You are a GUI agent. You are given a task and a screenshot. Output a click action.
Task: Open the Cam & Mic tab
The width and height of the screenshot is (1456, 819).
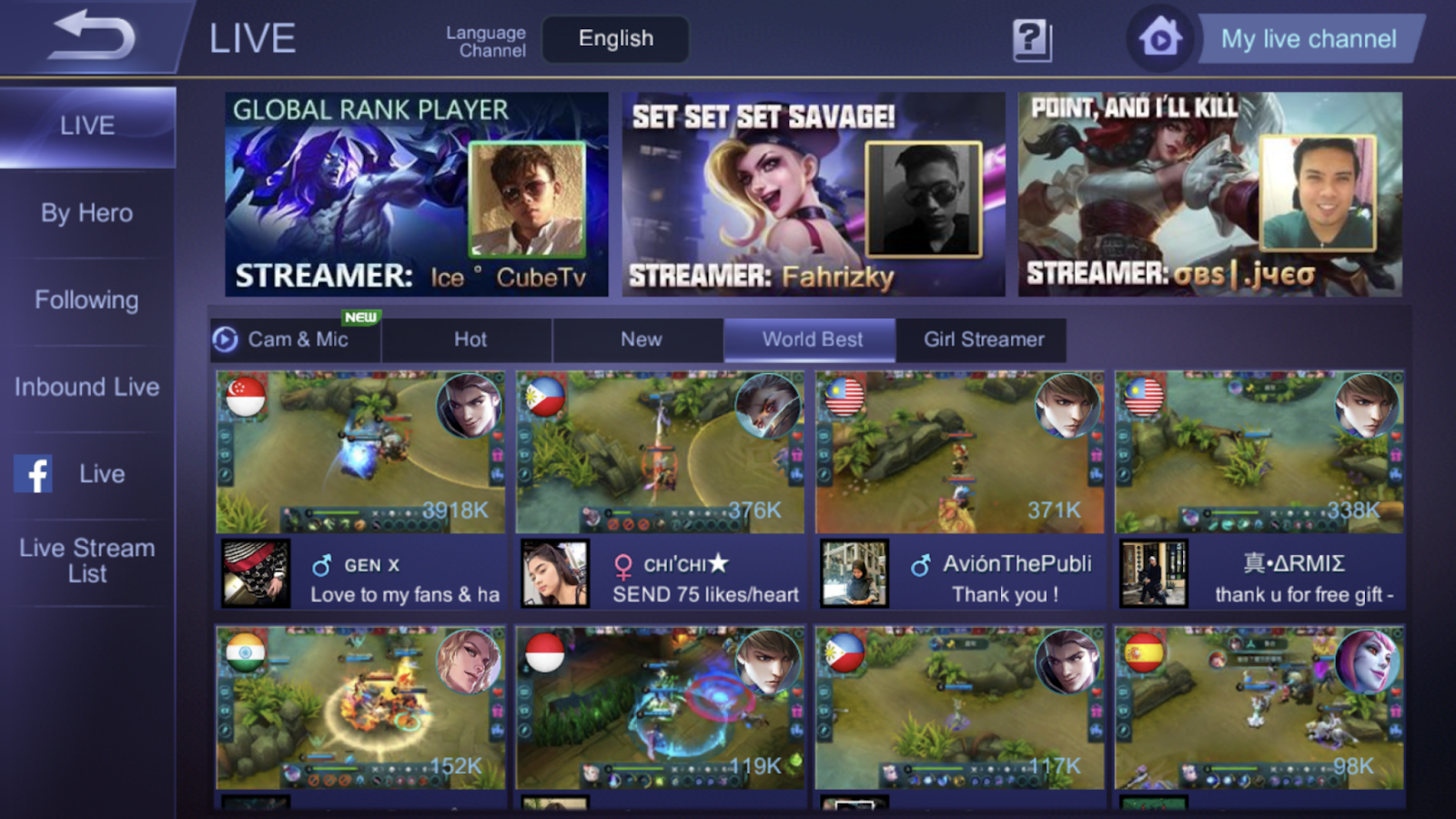click(296, 339)
